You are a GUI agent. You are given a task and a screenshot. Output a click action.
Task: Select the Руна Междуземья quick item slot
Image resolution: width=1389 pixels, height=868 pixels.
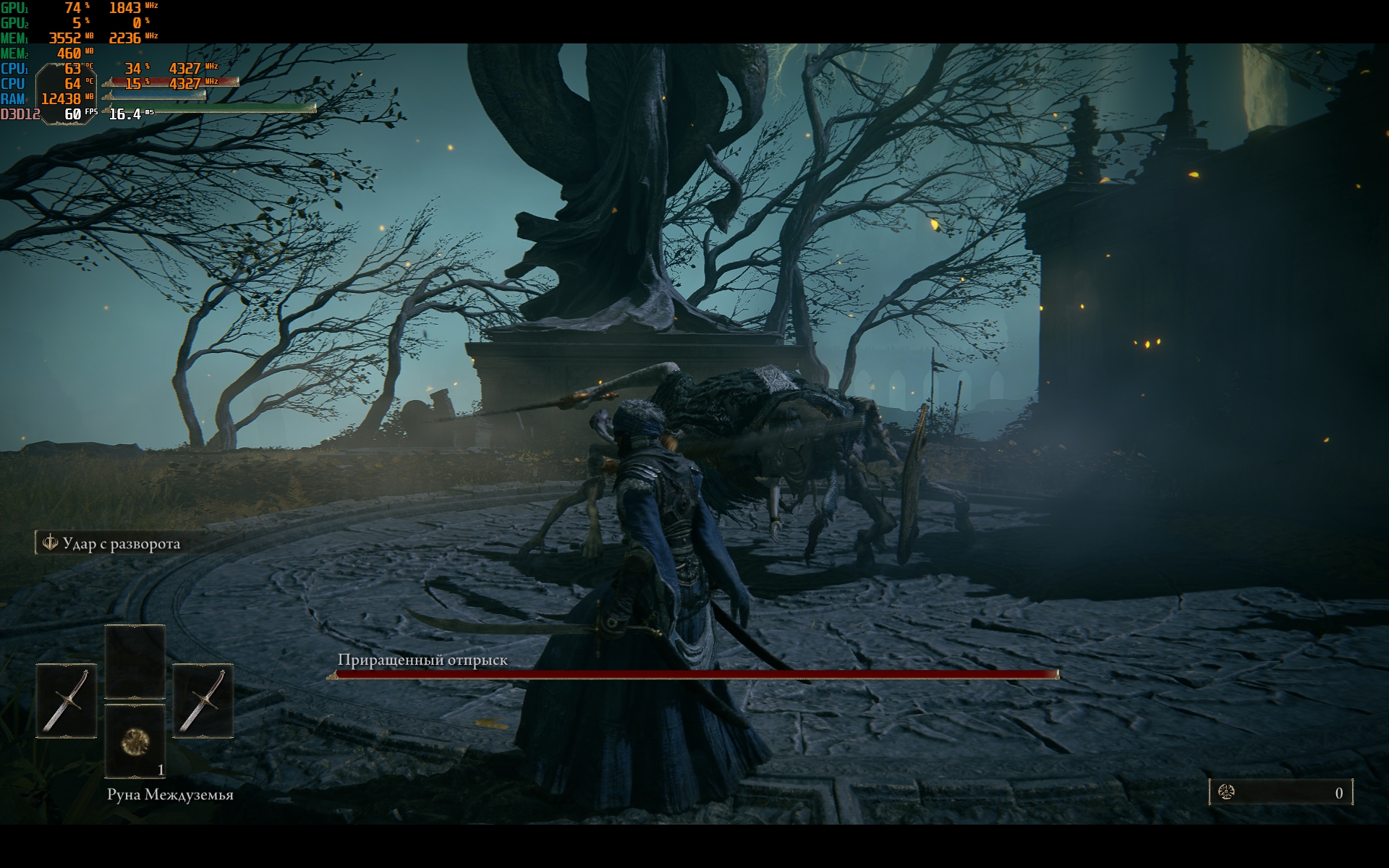click(x=135, y=741)
